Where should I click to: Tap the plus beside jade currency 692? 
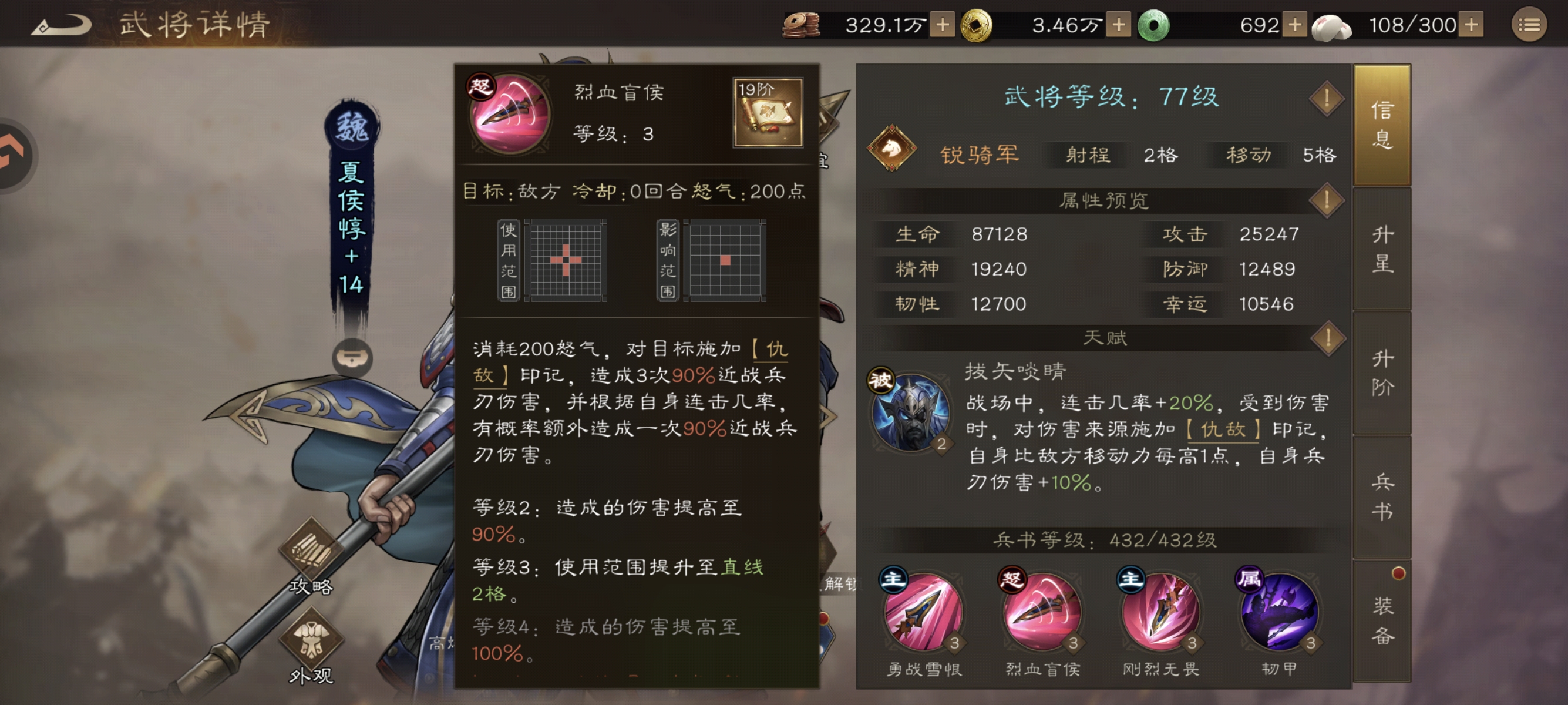pyautogui.click(x=1295, y=24)
